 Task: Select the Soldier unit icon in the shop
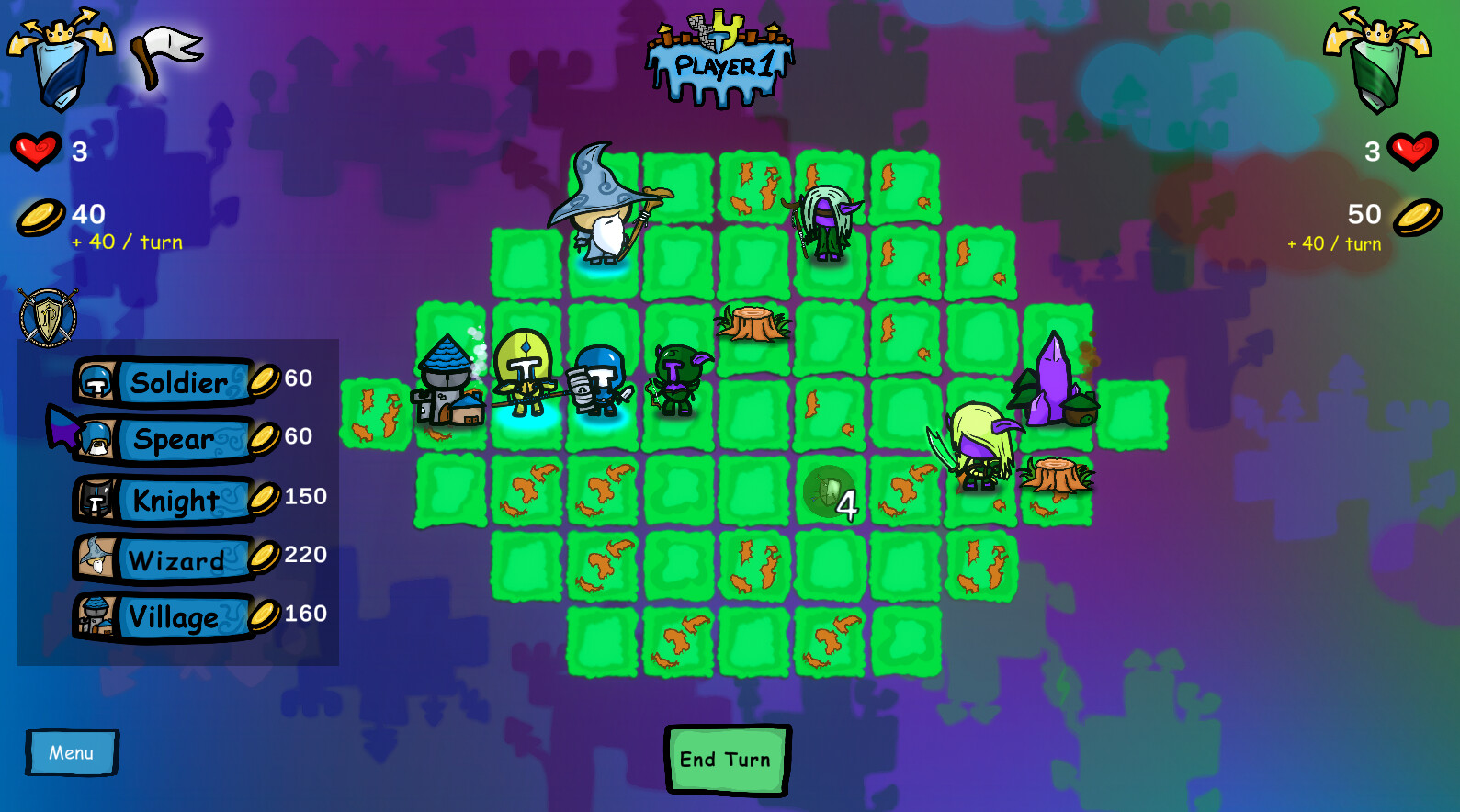(96, 378)
